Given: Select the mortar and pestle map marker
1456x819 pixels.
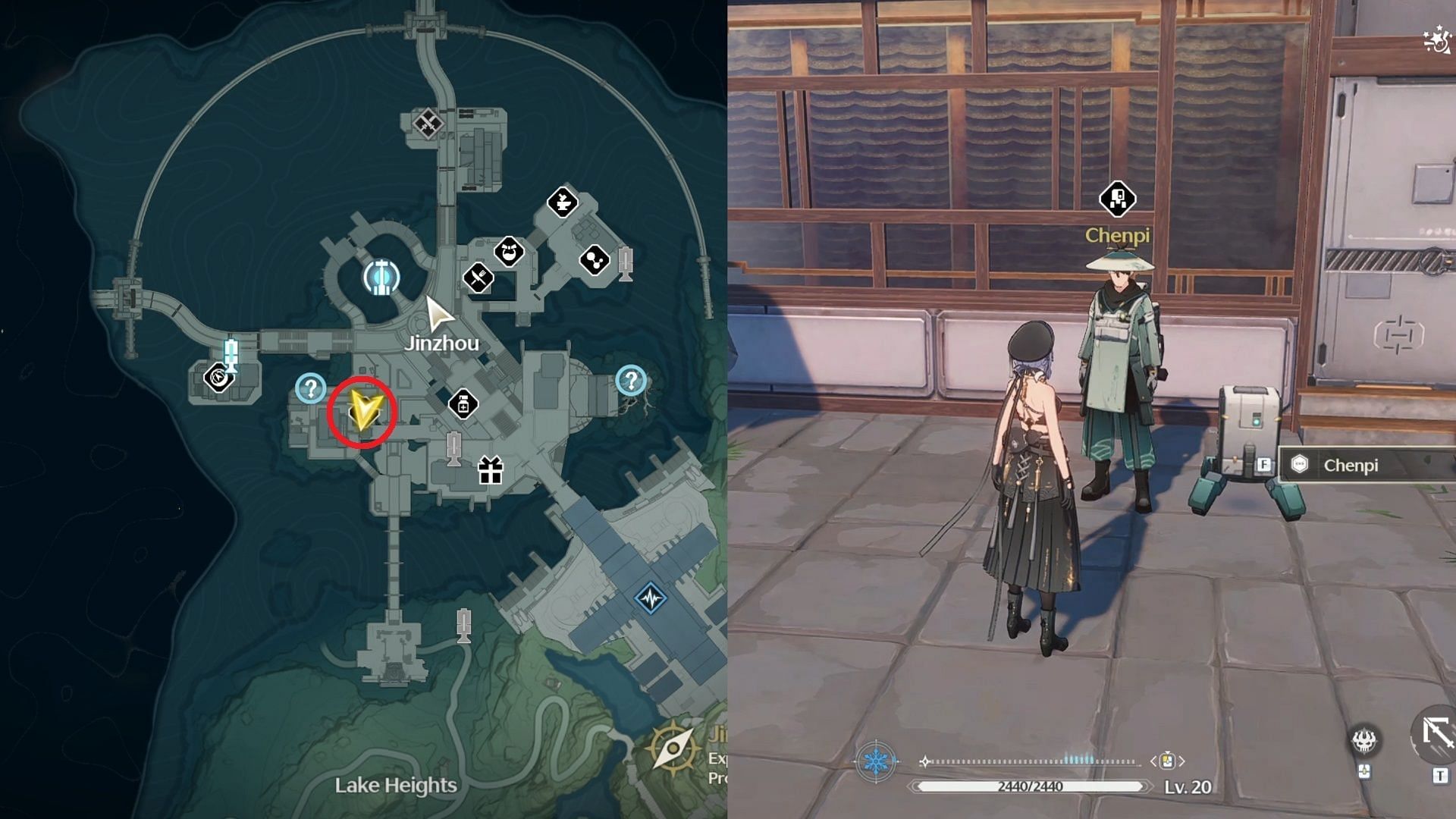Looking at the screenshot, I should point(563,202).
